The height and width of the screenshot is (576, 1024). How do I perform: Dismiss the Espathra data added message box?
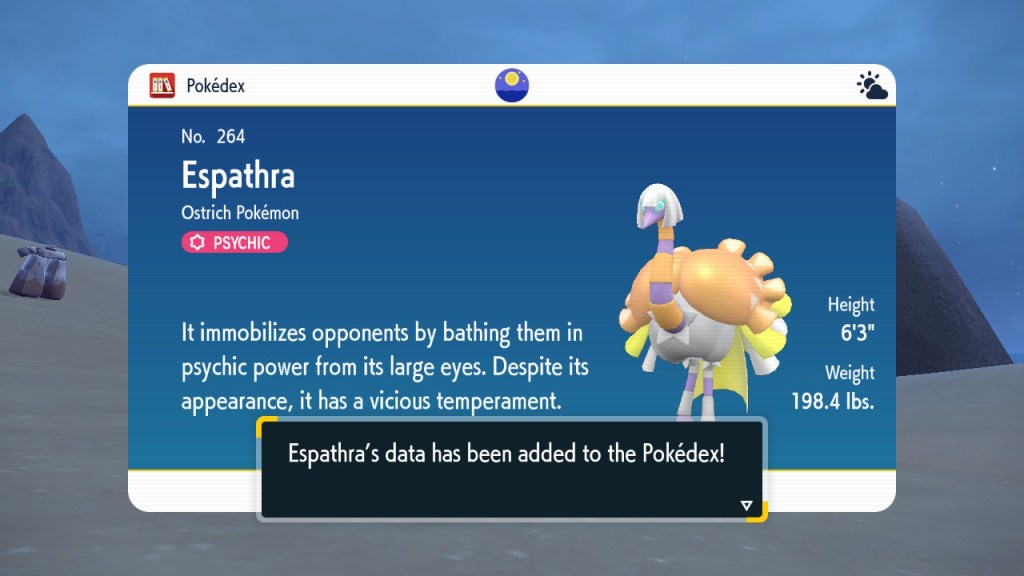511,468
